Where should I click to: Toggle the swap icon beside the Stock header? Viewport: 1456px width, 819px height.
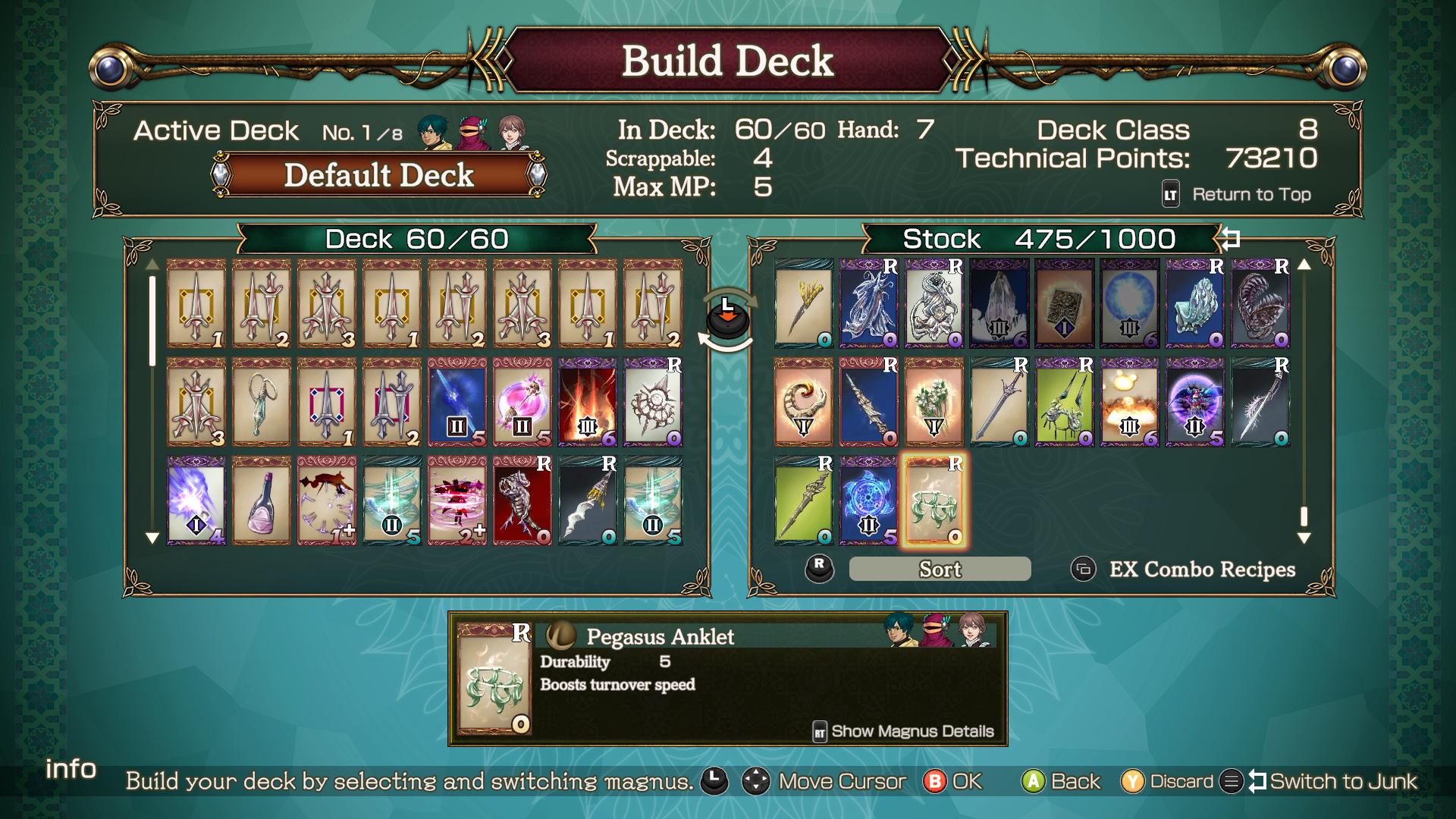point(1230,239)
